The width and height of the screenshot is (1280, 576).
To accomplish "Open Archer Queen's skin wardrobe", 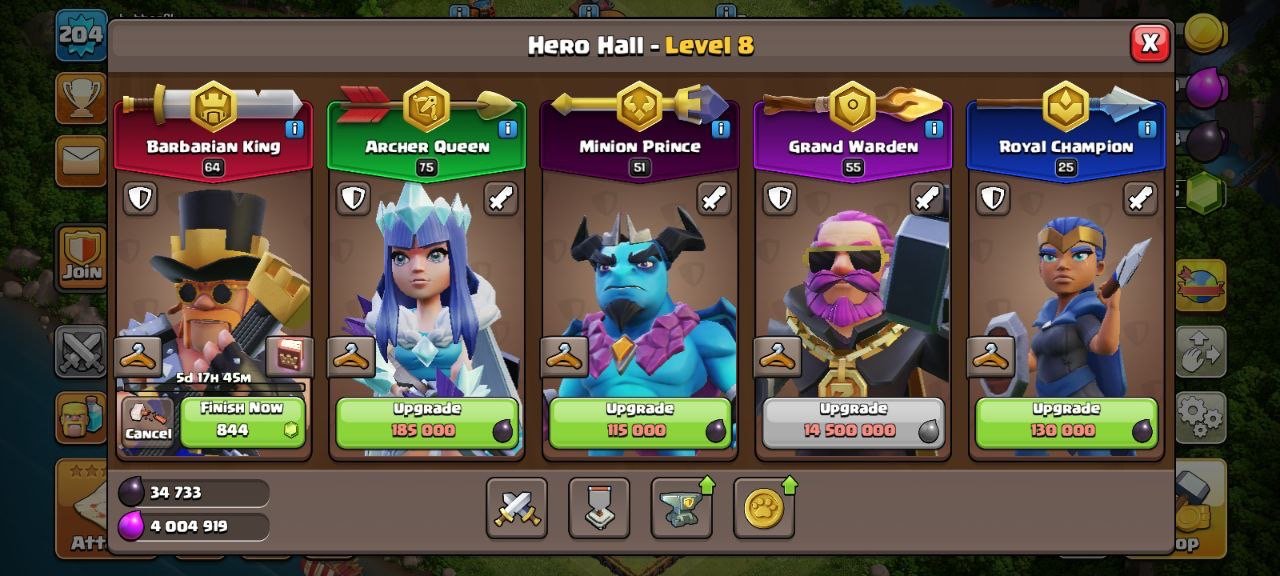I will point(351,356).
